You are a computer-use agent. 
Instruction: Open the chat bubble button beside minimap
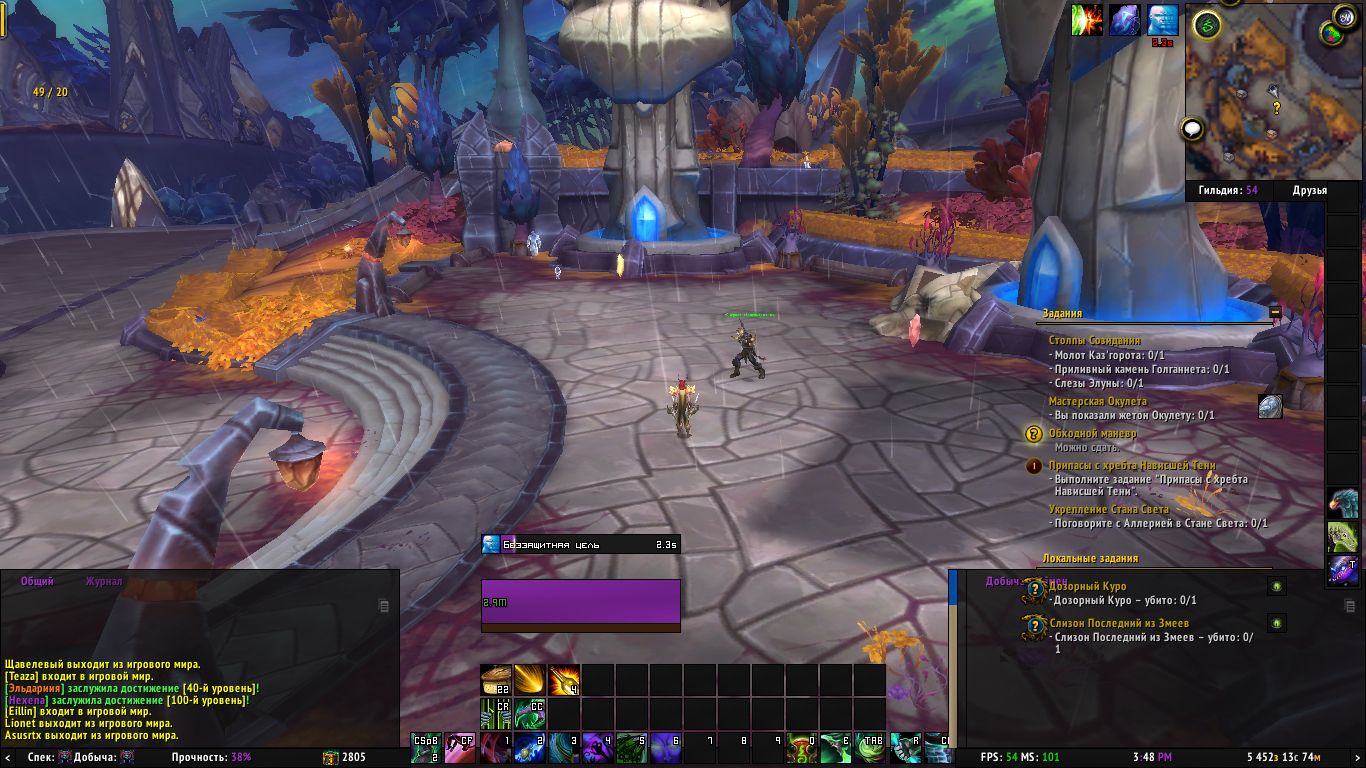point(1191,128)
